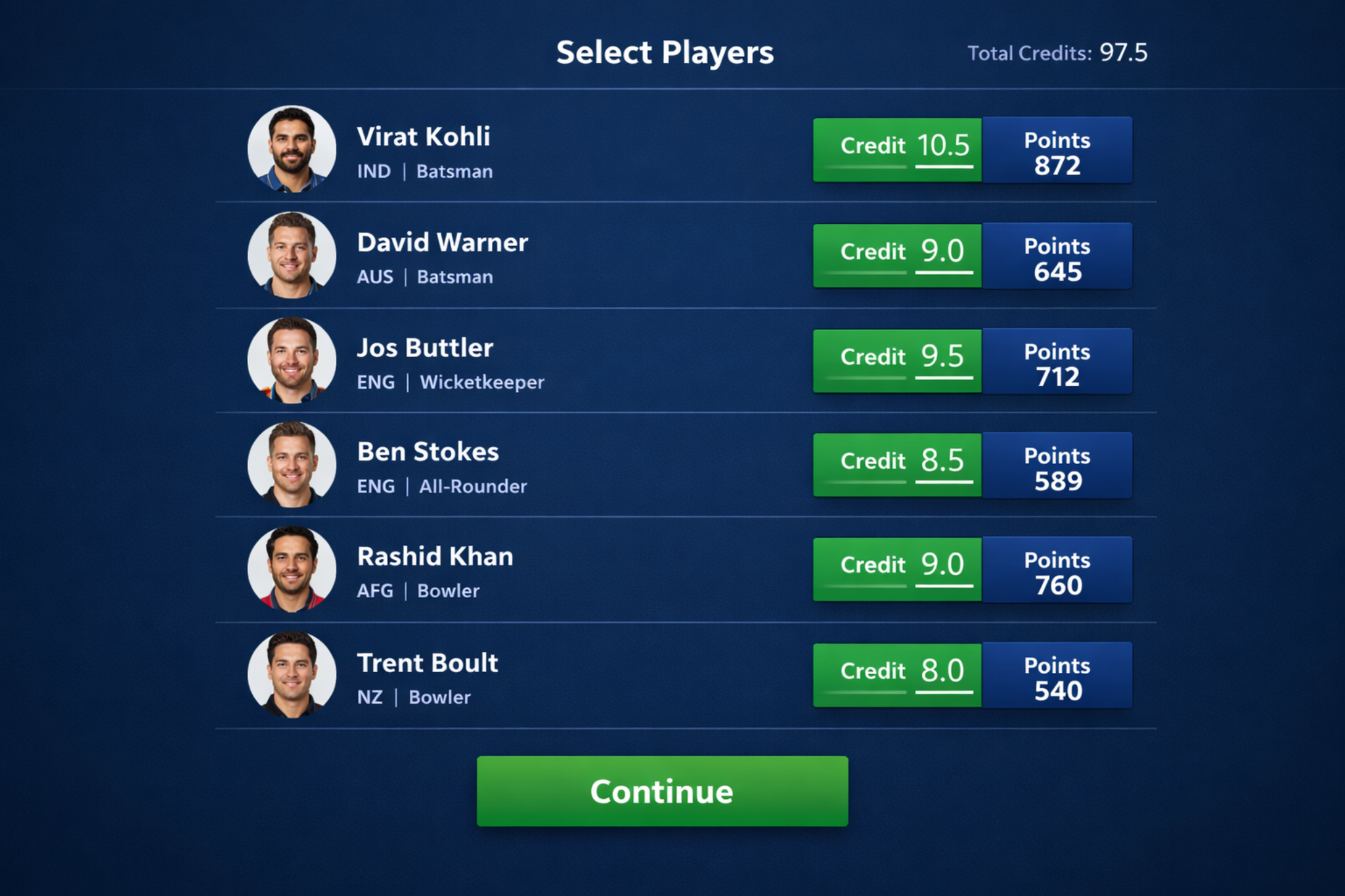The width and height of the screenshot is (1345, 896).
Task: Click David Warner's profile photo
Action: click(x=292, y=255)
